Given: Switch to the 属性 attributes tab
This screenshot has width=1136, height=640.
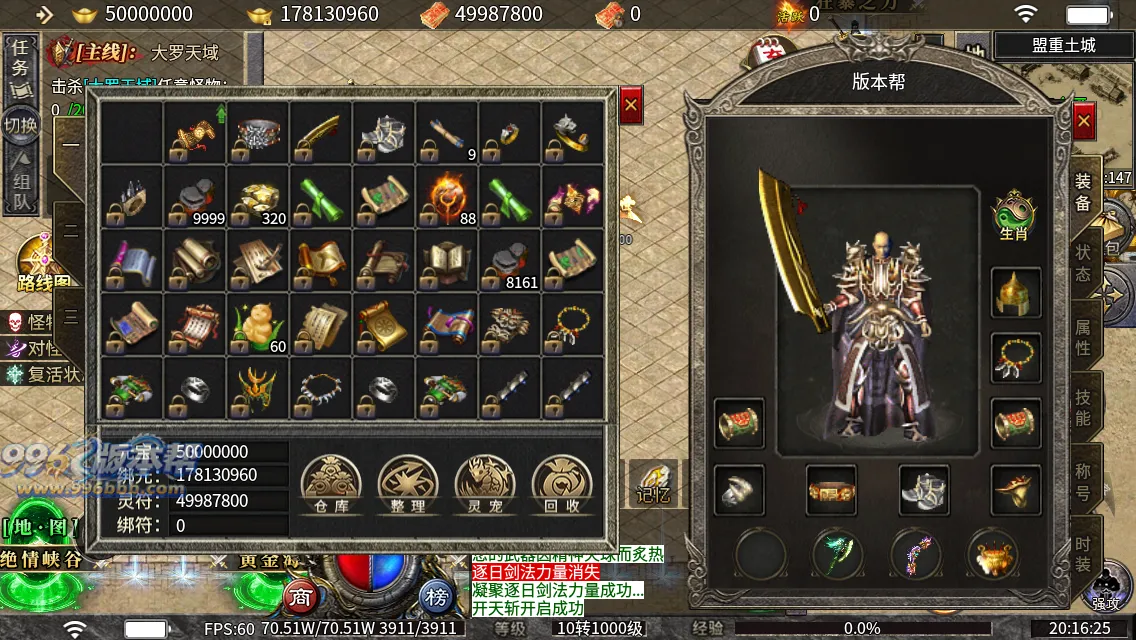Looking at the screenshot, I should 1083,336.
